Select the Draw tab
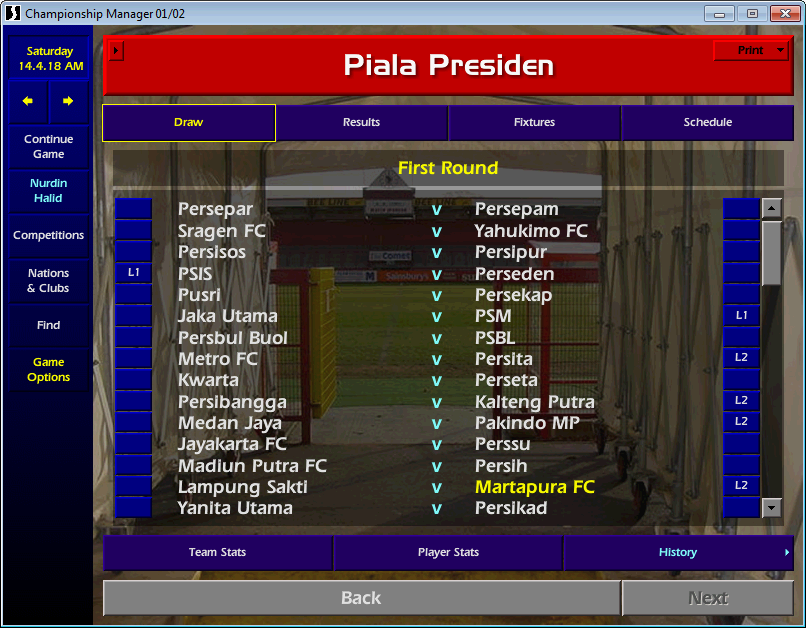Viewport: 806px width, 628px height. pyautogui.click(x=188, y=123)
